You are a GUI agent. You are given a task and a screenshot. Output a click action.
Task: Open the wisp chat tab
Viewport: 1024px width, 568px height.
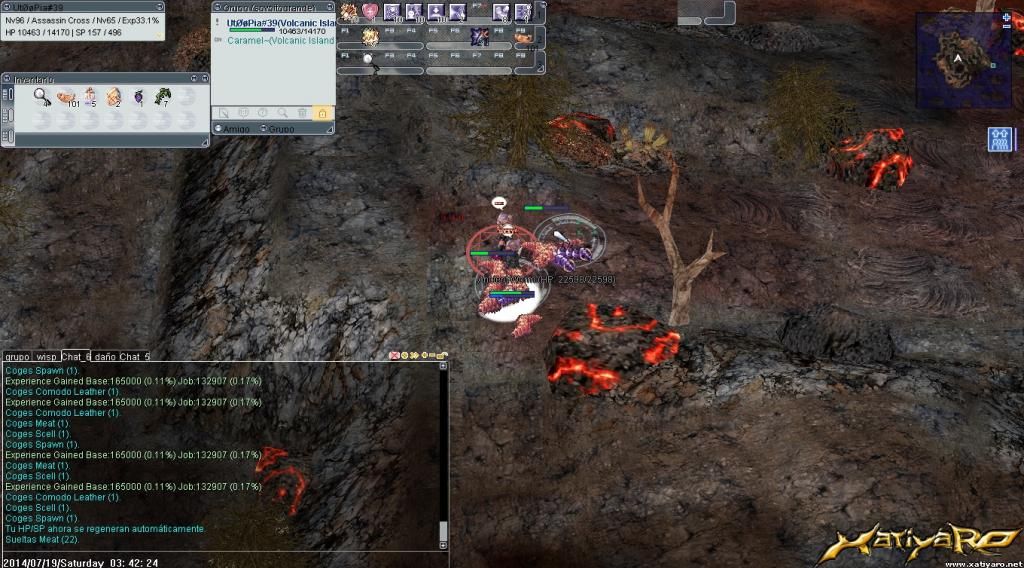pos(46,357)
